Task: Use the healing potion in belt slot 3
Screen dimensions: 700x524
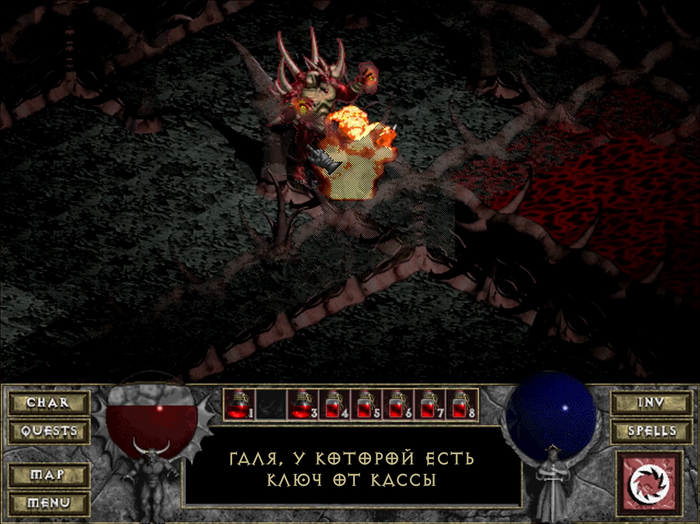Action: click(300, 404)
